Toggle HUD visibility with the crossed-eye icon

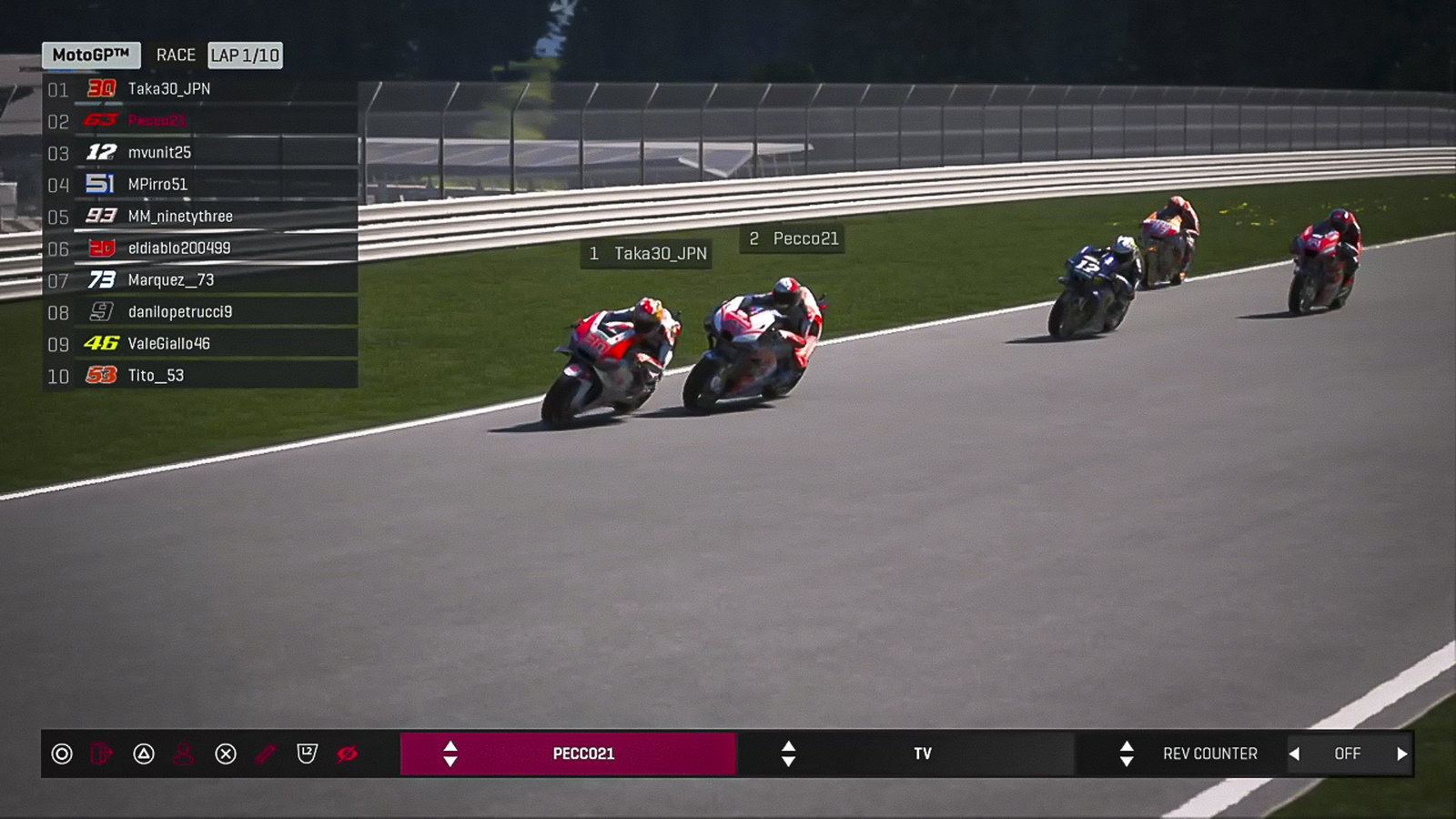click(347, 753)
